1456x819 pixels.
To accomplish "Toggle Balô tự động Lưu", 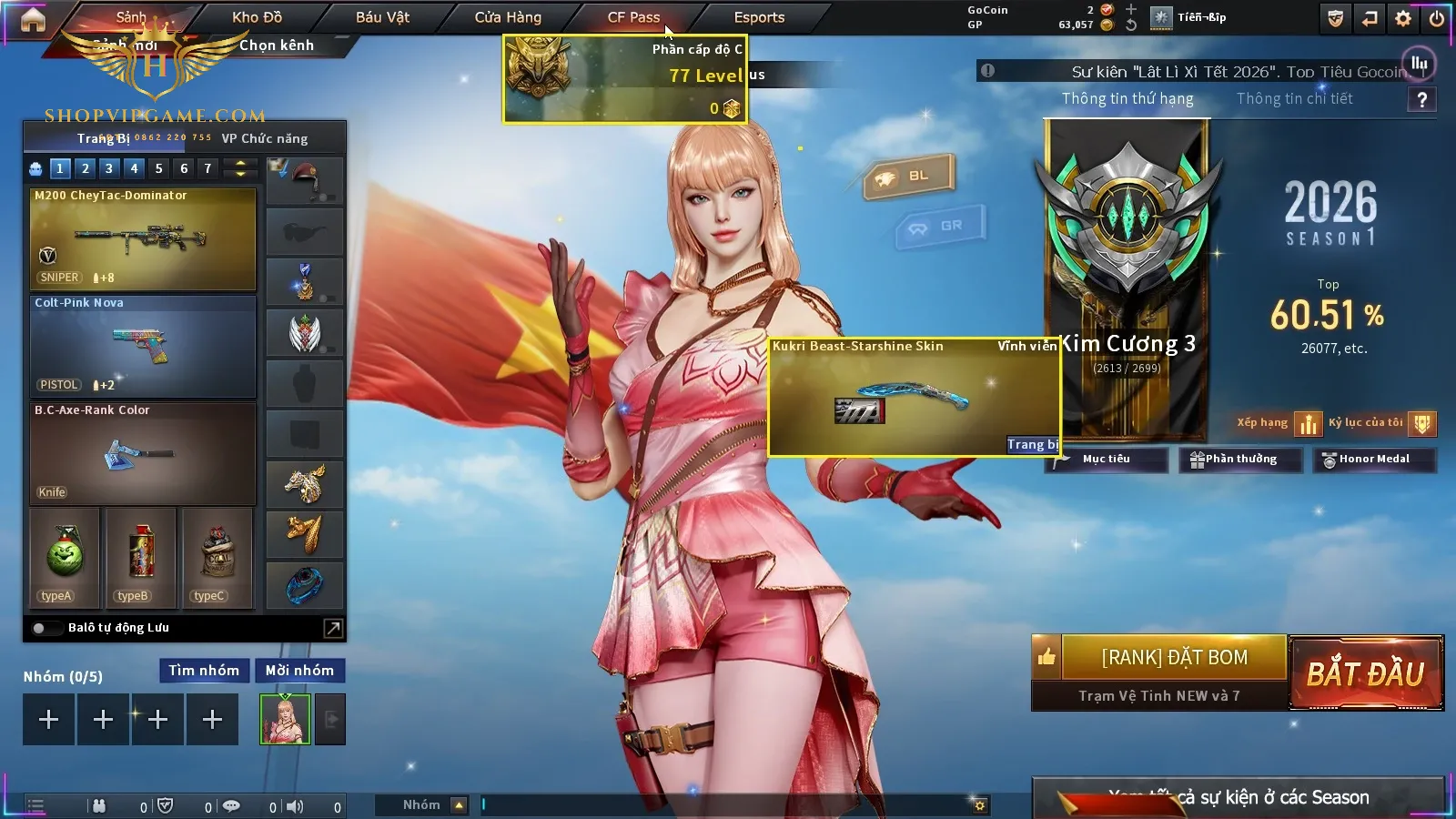I will (41, 628).
